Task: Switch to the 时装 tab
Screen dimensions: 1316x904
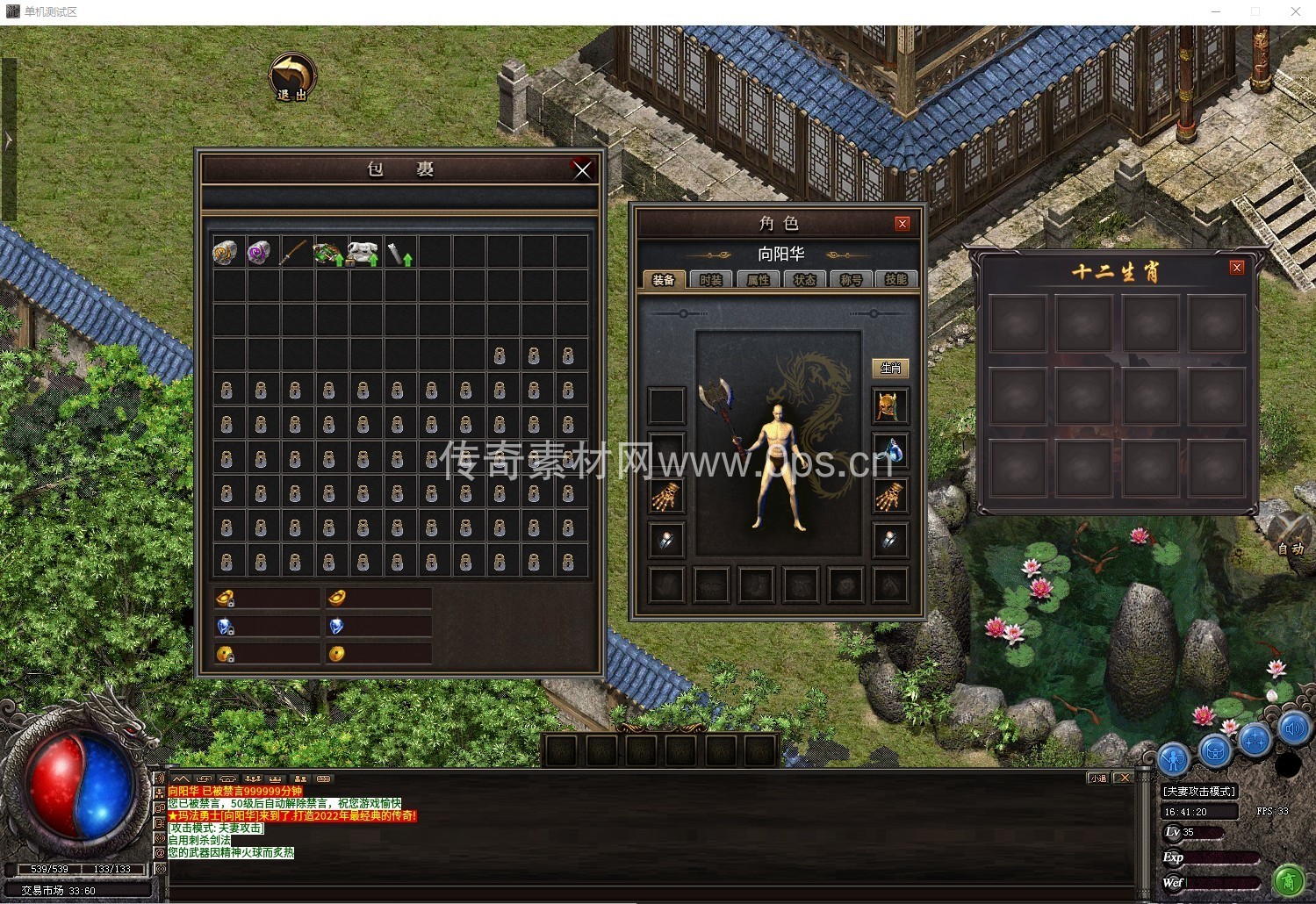Action: (710, 280)
